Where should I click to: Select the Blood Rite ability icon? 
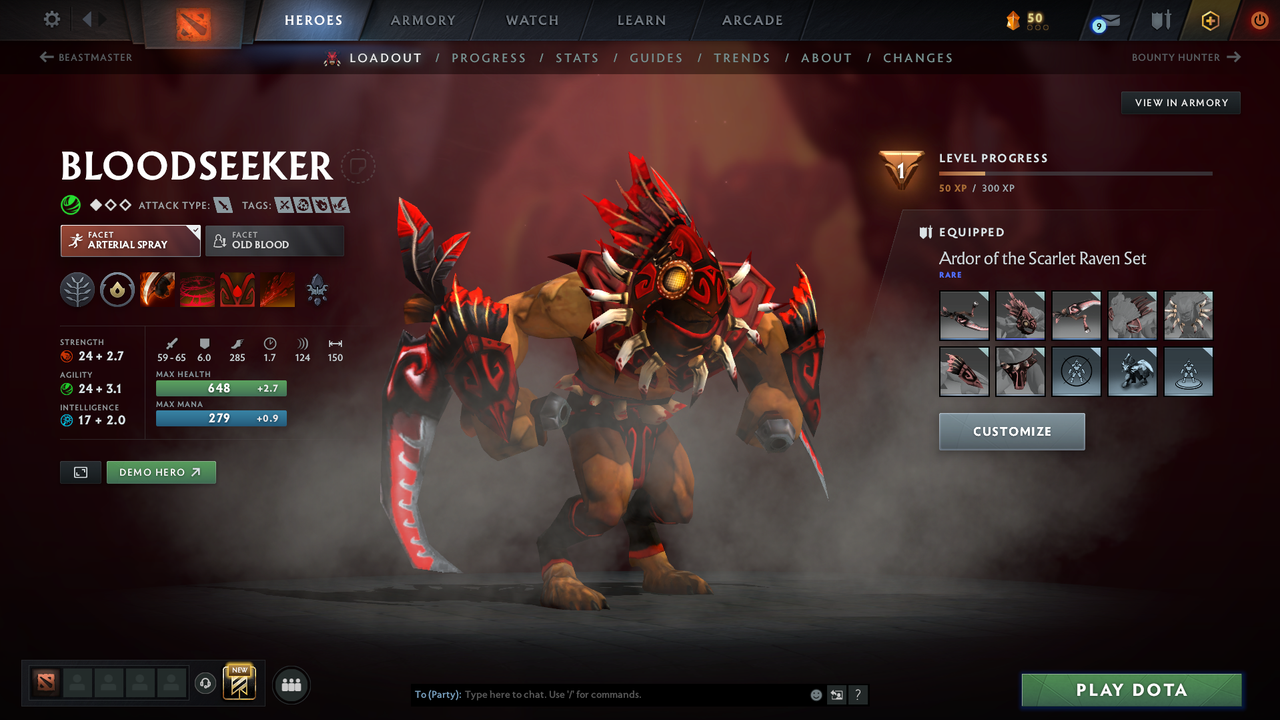click(197, 290)
